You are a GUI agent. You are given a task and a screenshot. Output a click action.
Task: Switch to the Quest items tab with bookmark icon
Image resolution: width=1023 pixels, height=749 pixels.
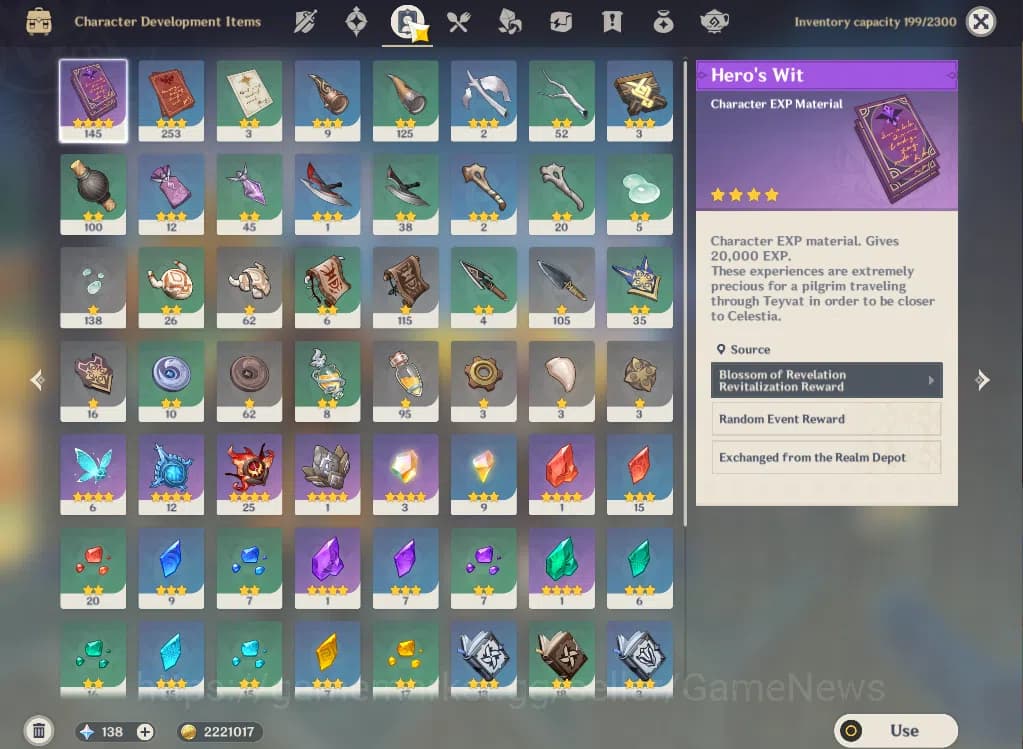pyautogui.click(x=612, y=21)
